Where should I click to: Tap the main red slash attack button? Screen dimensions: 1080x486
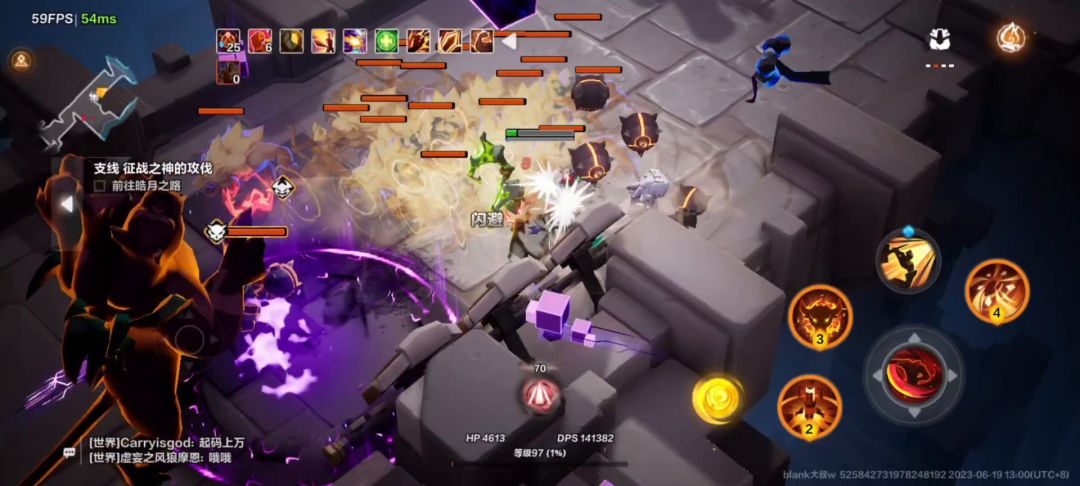pyautogui.click(x=914, y=374)
